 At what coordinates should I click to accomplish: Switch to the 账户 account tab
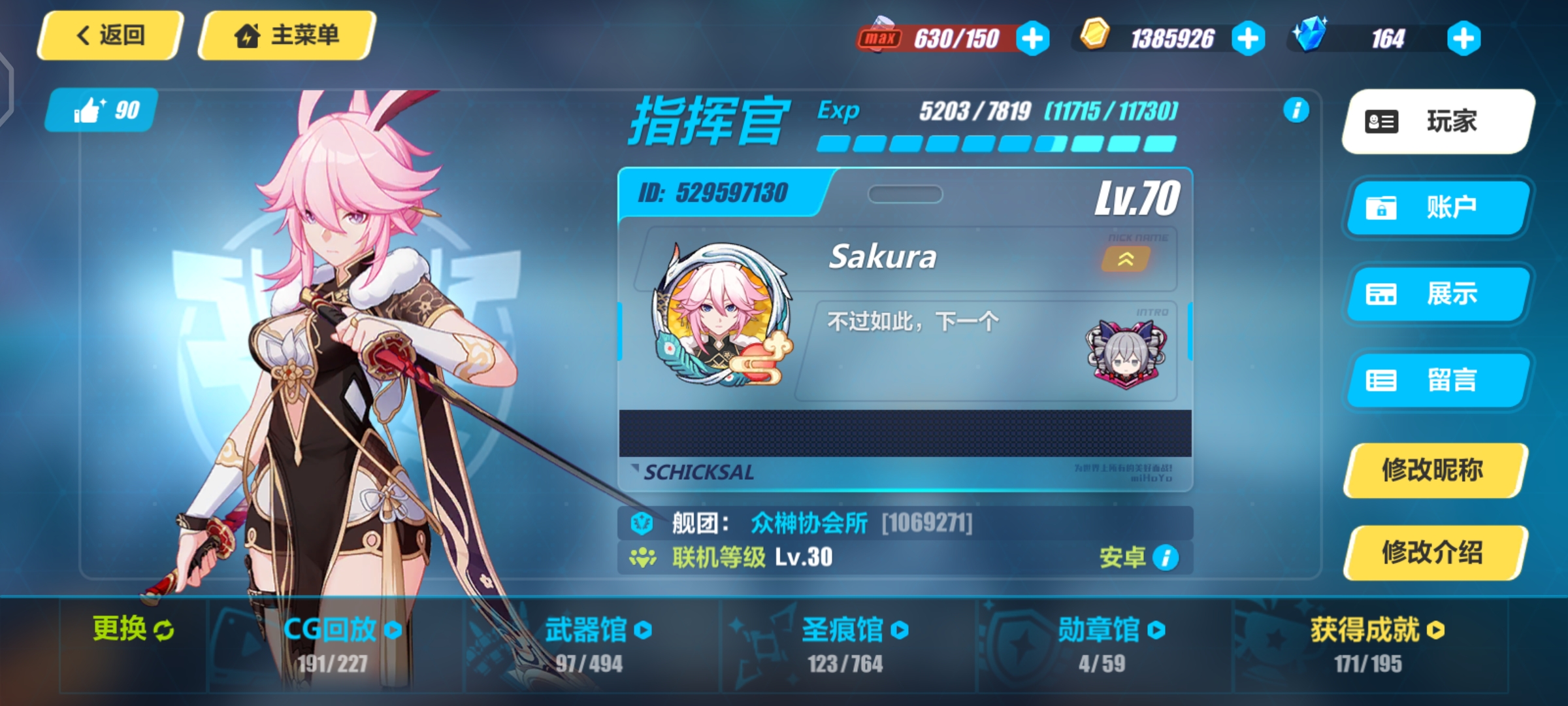click(x=1436, y=208)
